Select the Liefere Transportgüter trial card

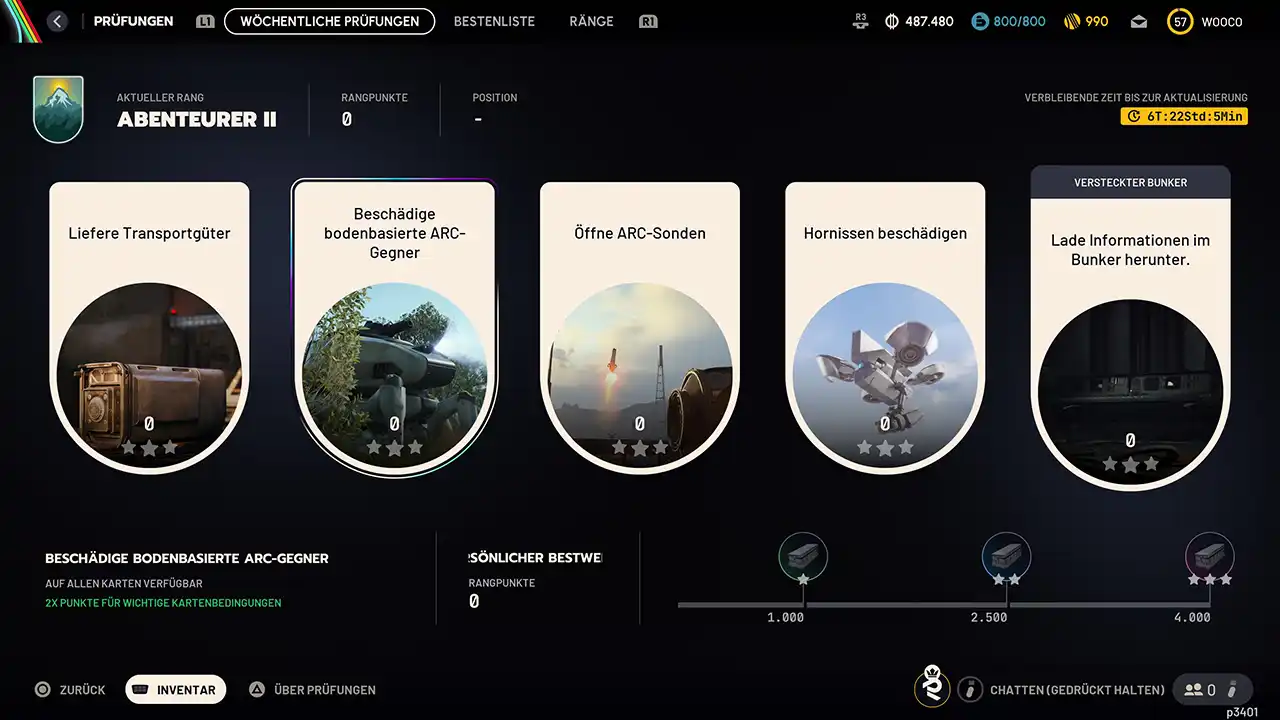coord(149,325)
